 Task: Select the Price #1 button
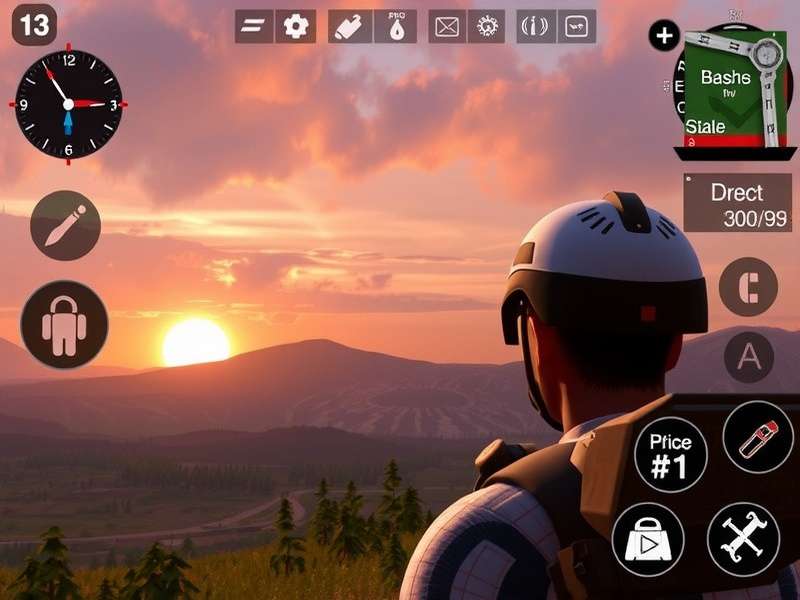click(671, 453)
